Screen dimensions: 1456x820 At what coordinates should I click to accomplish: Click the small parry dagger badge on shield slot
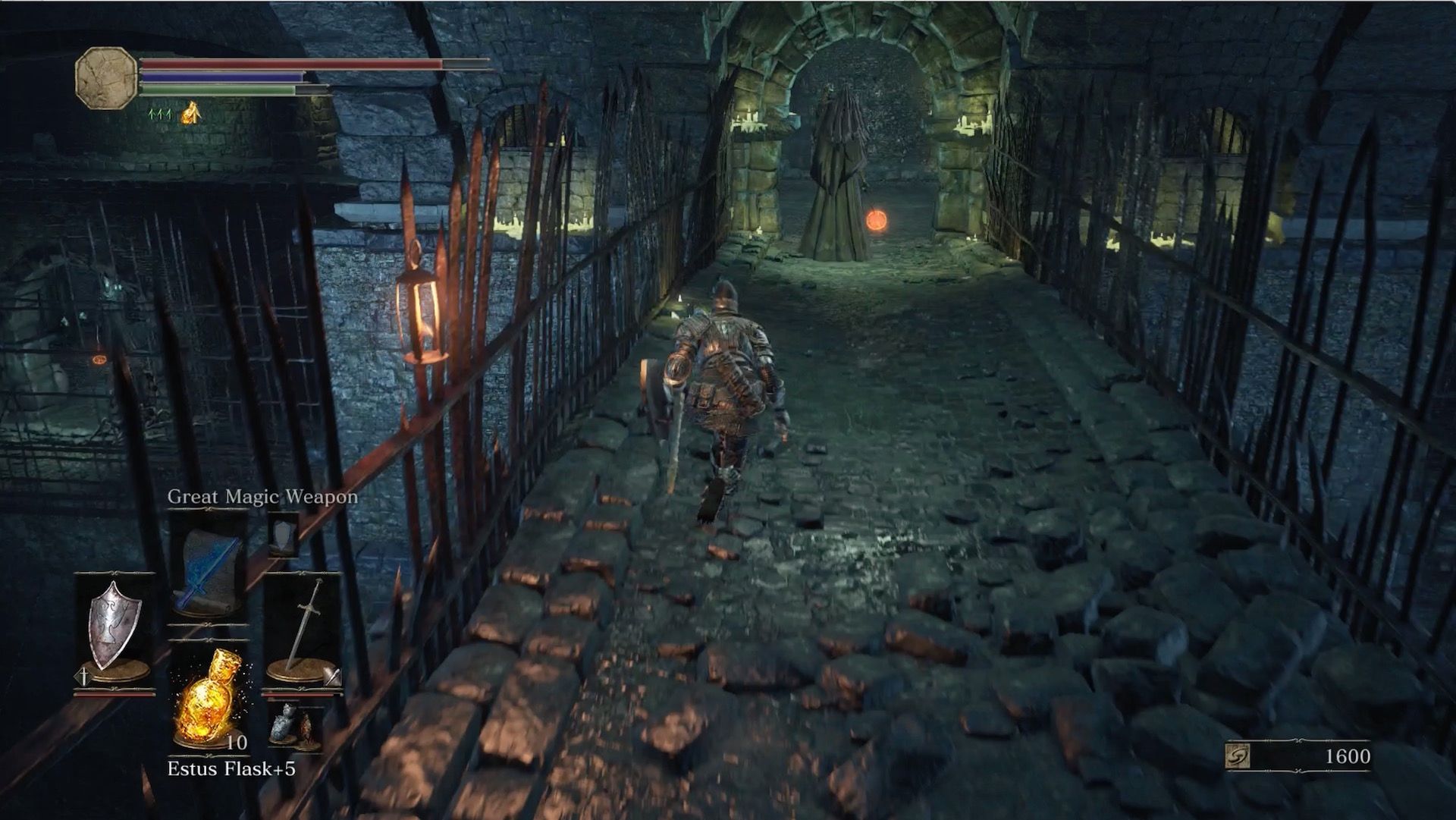tap(82, 676)
